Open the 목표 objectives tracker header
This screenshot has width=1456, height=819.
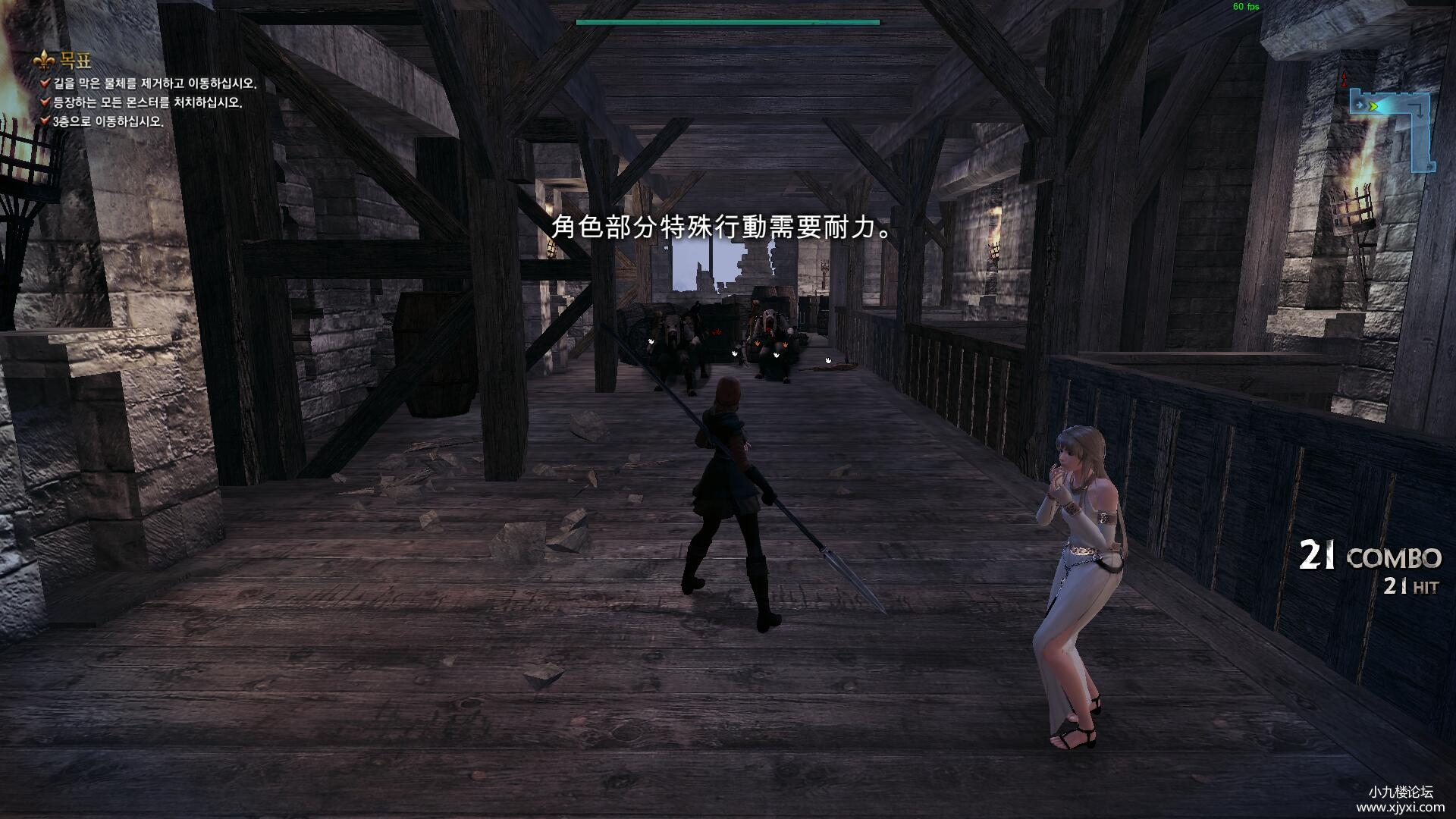pos(74,61)
